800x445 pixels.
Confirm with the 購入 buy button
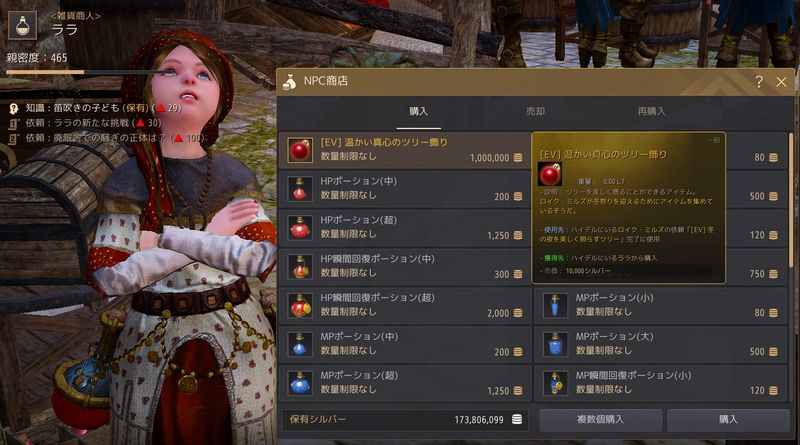click(x=727, y=419)
